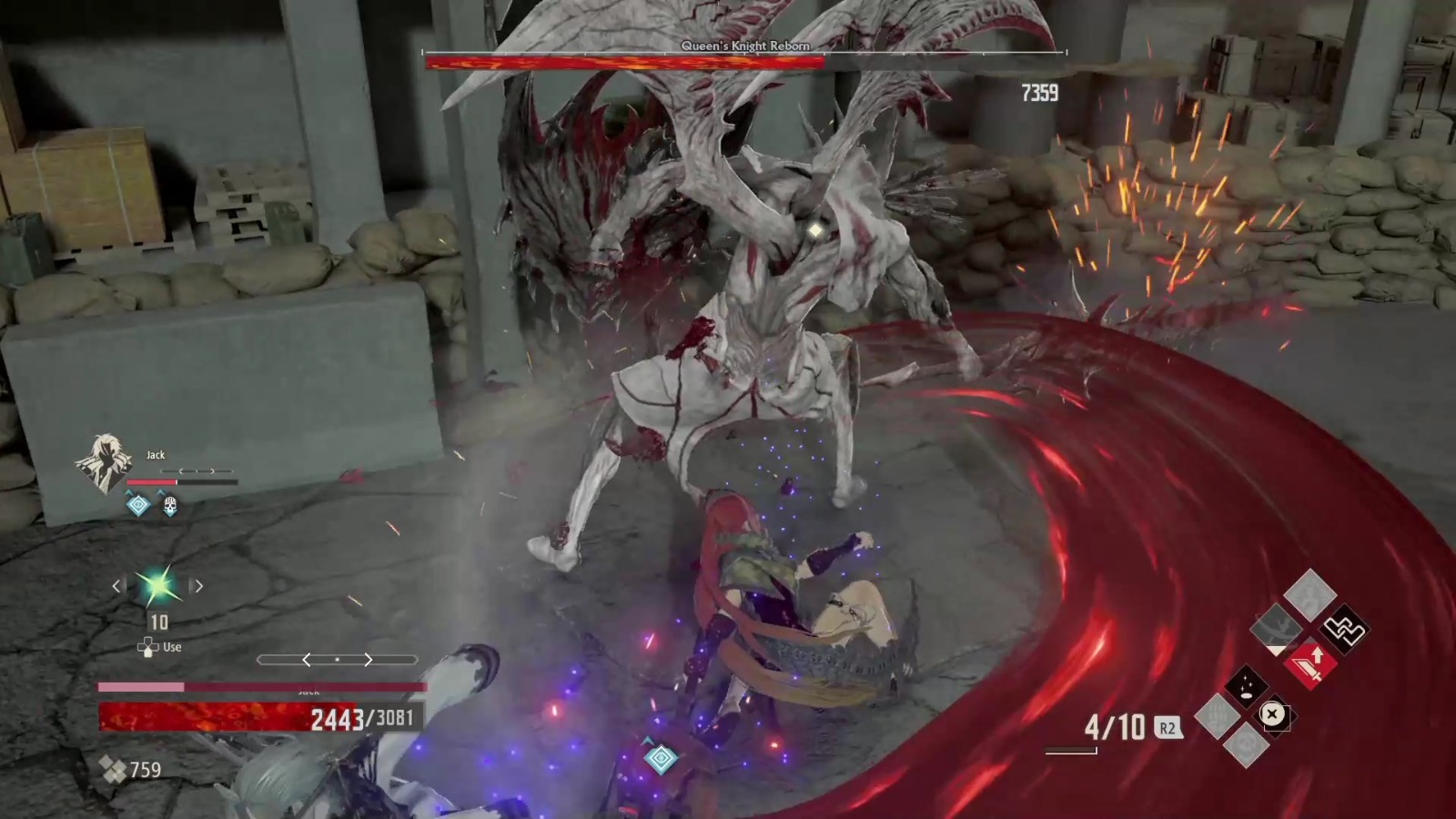Viewport: 1456px width, 819px height.
Task: Click Jack's blue diamond communal gift icon
Action: point(138,504)
